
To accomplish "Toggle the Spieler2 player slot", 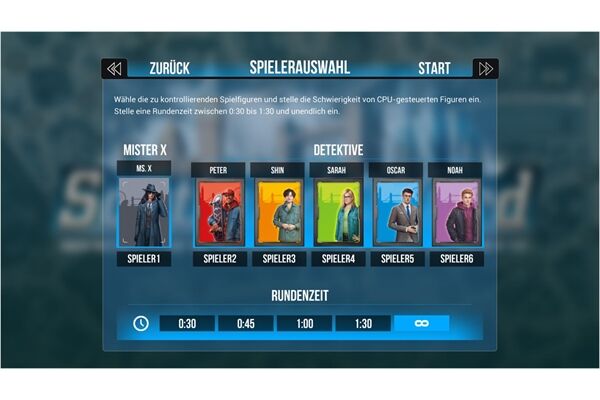I will tap(219, 259).
